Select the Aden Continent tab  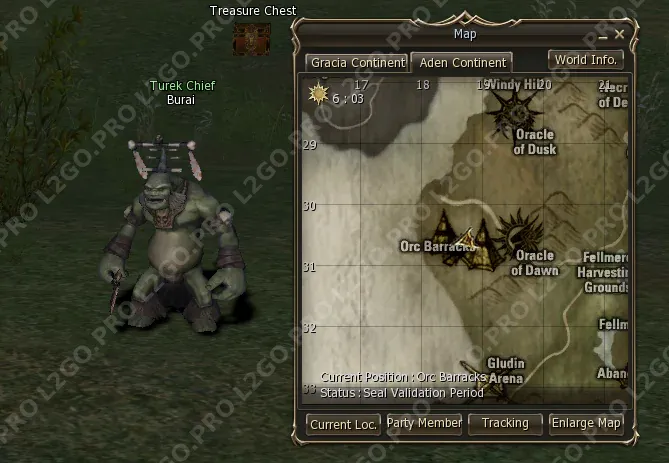coord(462,62)
